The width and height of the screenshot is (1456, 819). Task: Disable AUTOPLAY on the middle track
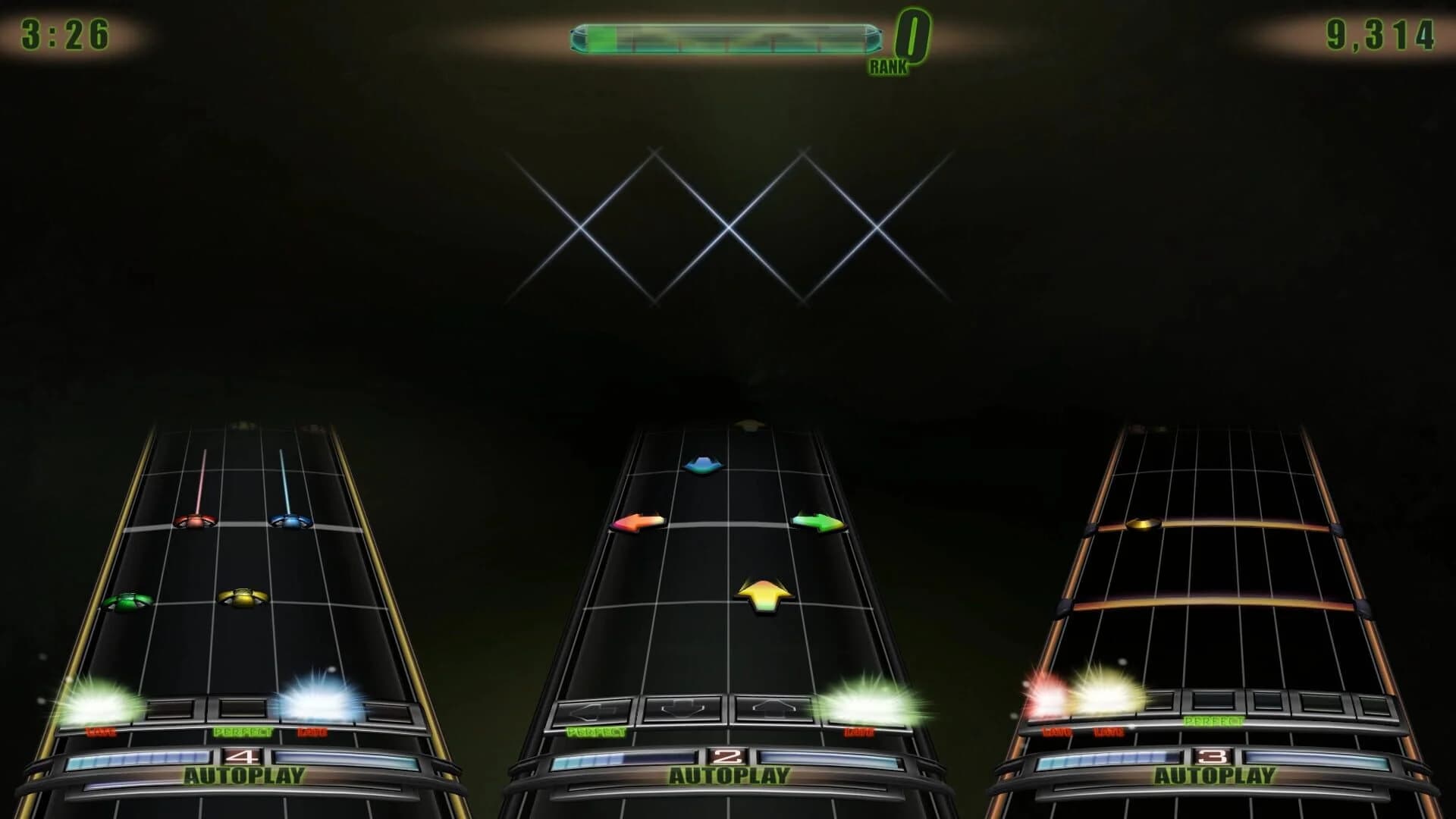pyautogui.click(x=730, y=775)
